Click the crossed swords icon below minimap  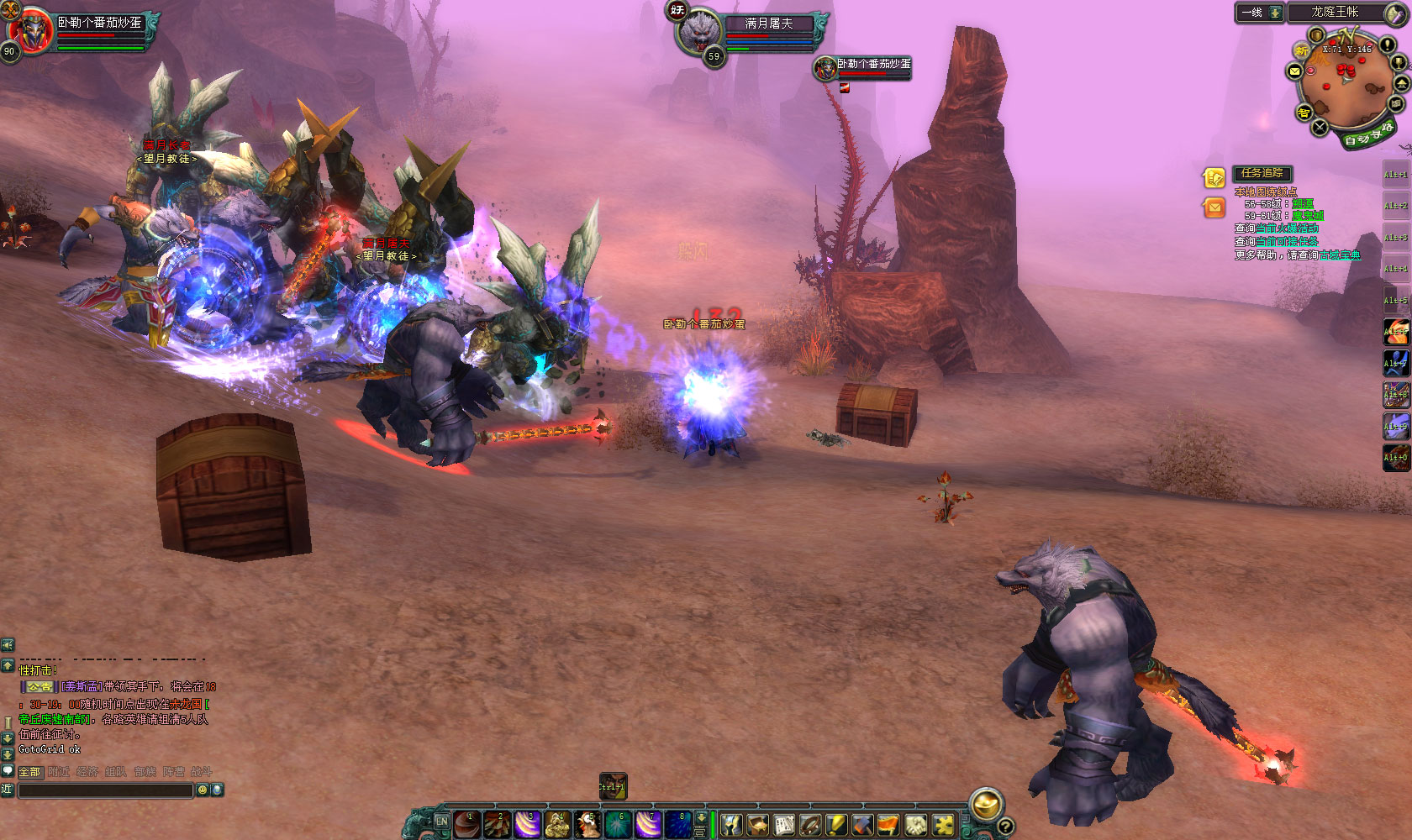(1320, 128)
